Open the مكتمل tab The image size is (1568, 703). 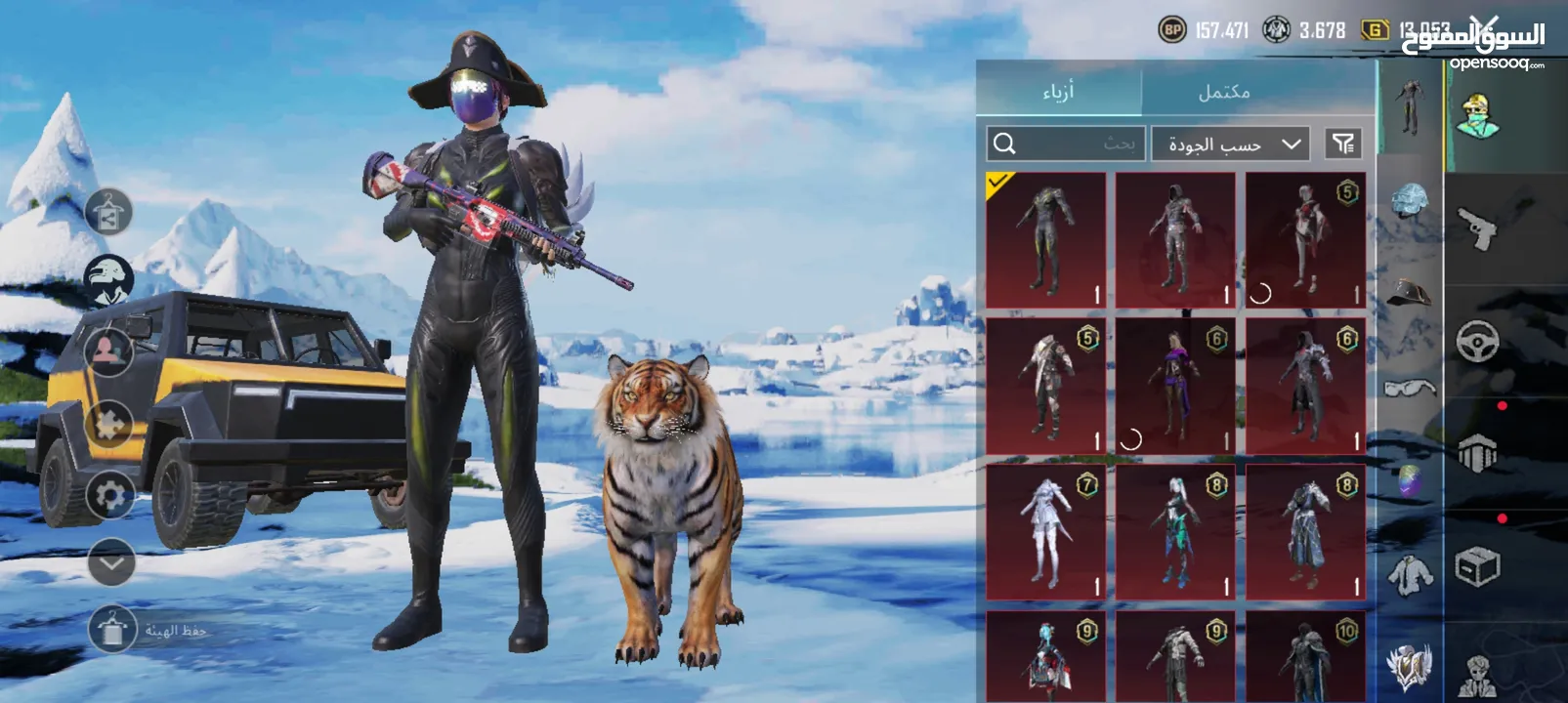(x=1223, y=92)
